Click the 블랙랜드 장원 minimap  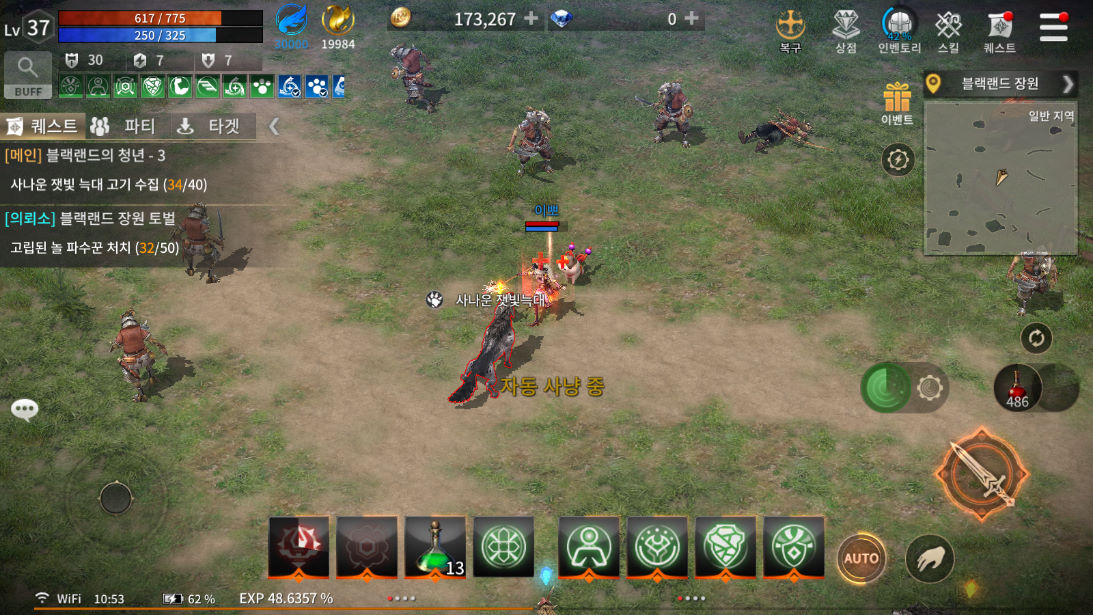pyautogui.click(x=1000, y=177)
